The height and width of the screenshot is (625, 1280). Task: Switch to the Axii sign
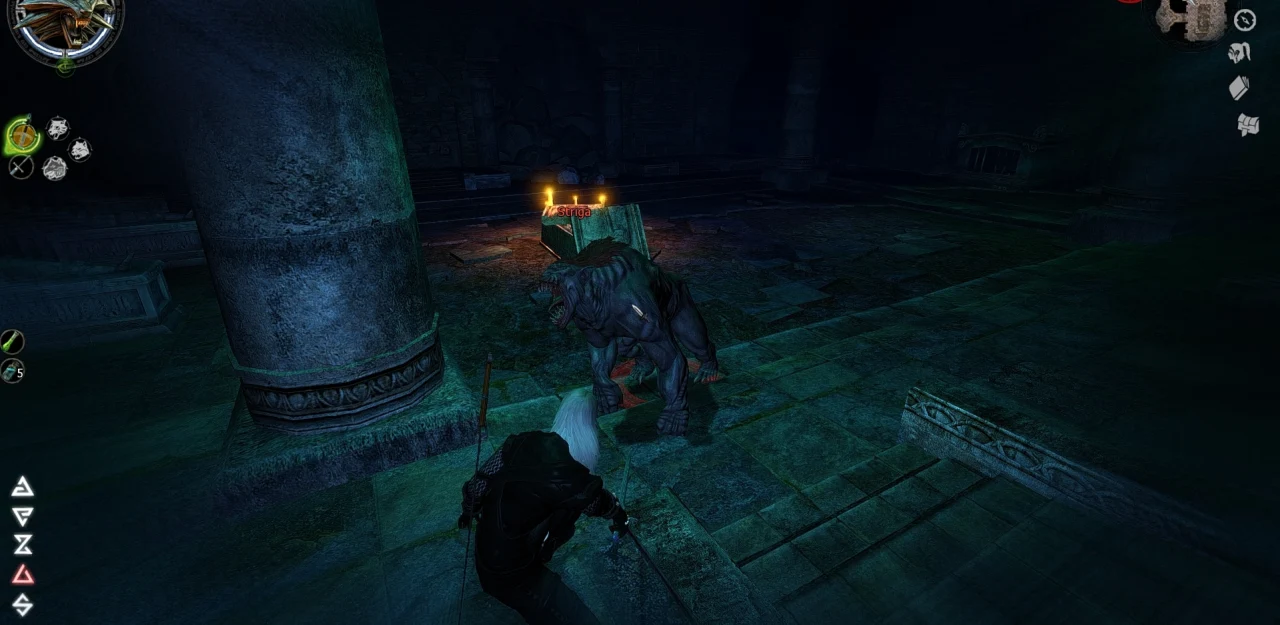(x=22, y=604)
